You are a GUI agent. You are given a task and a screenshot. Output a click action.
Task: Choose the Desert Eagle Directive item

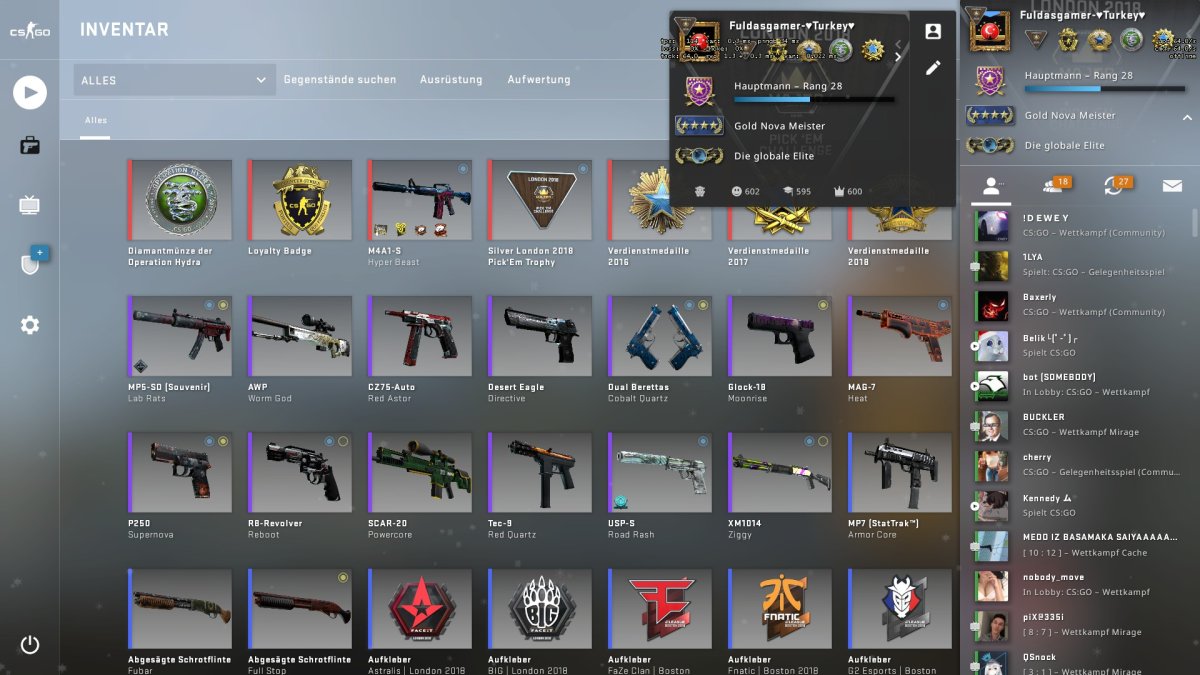tap(539, 336)
